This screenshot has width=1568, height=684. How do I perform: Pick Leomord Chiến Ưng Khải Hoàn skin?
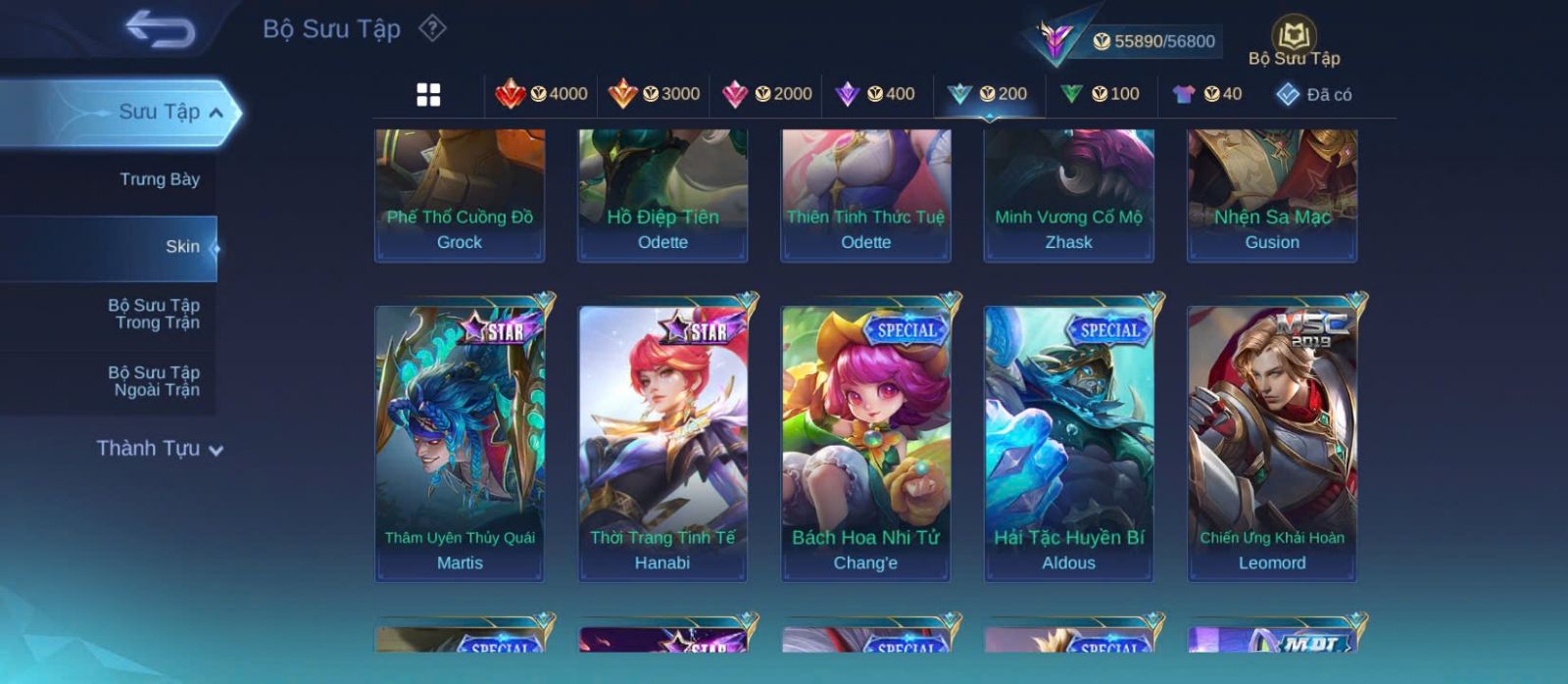pos(1272,443)
